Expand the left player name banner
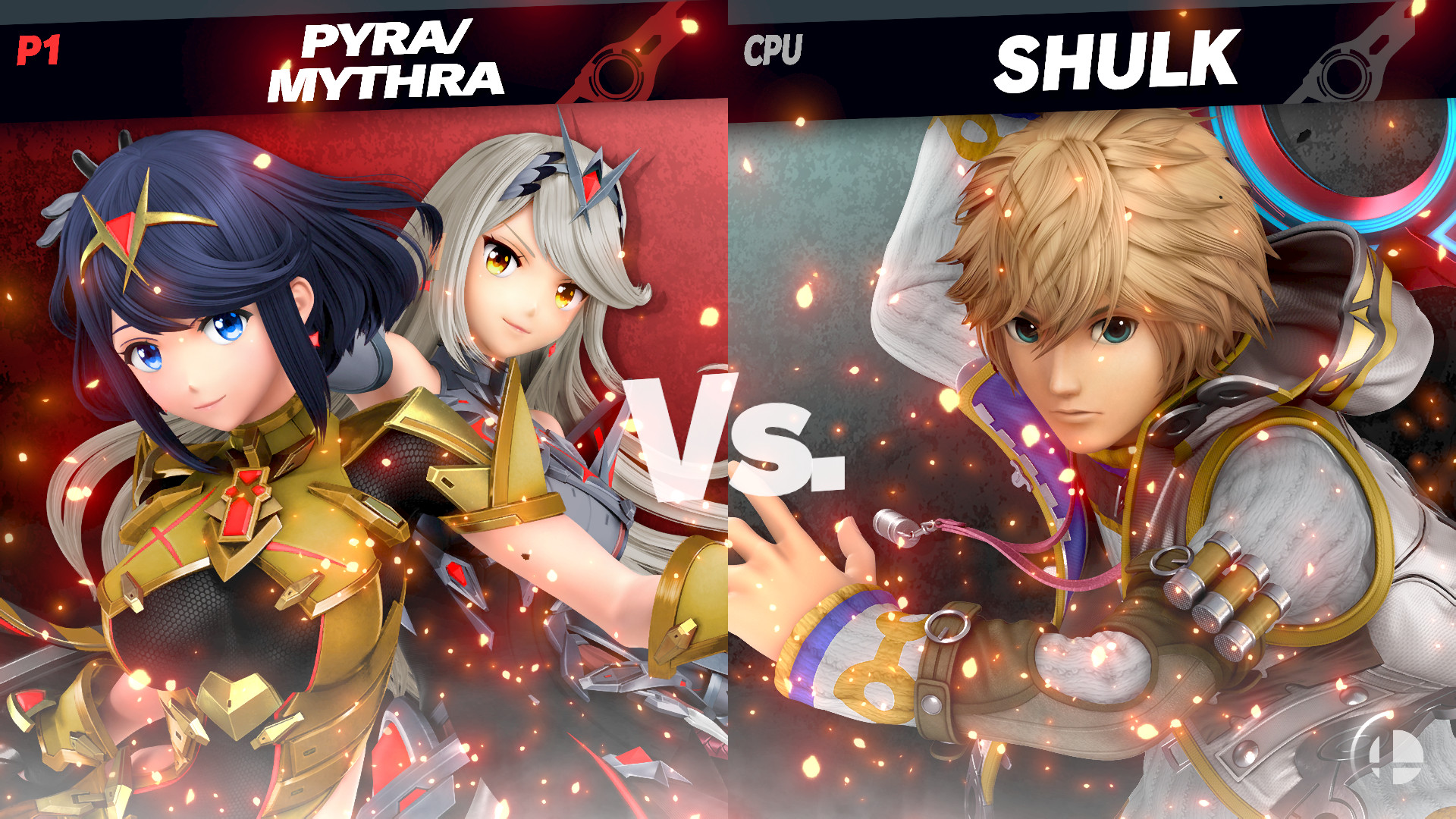1456x819 pixels. (364, 57)
